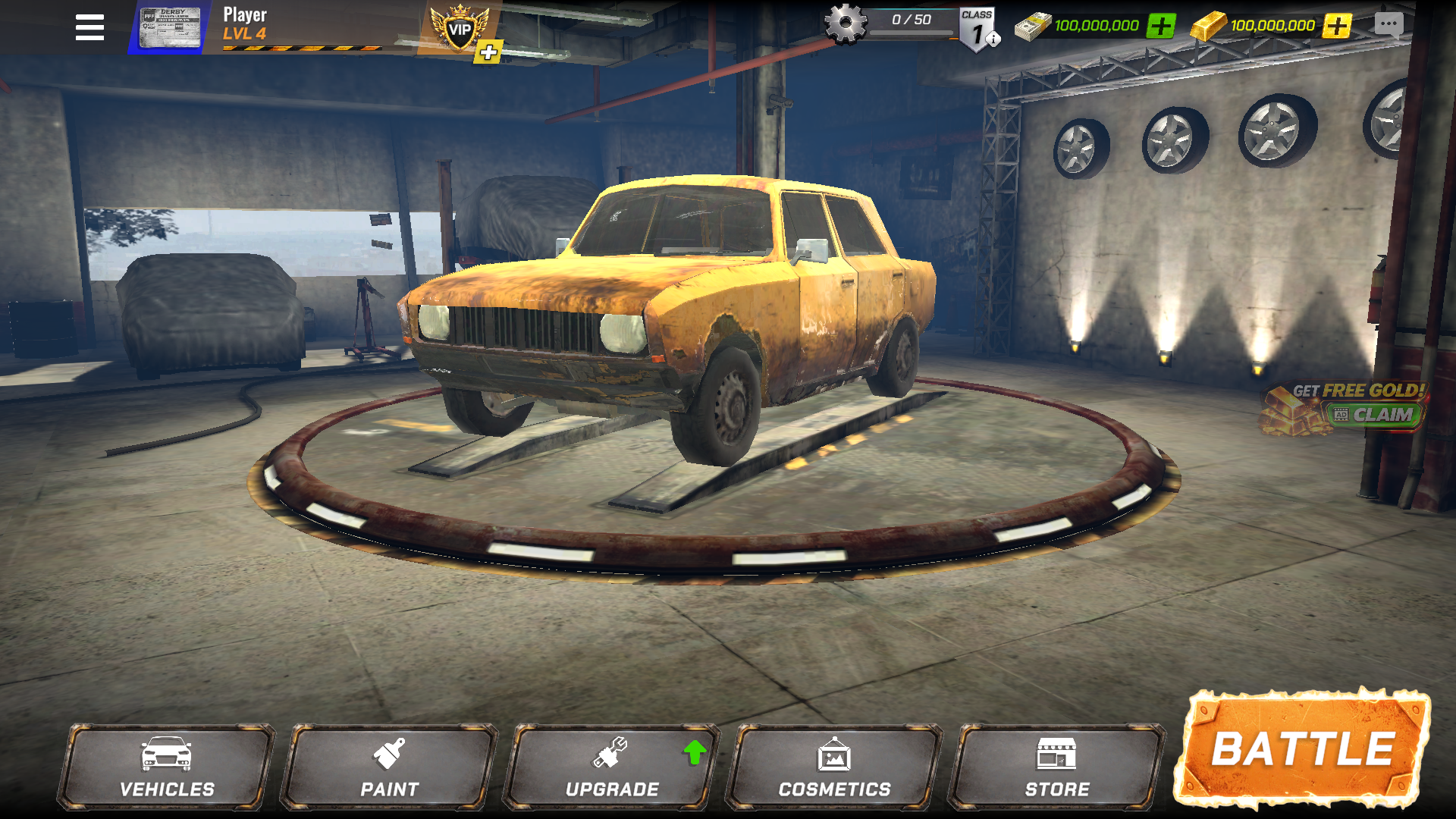Add more cash with green plus
The height and width of the screenshot is (819, 1456).
tap(1160, 26)
